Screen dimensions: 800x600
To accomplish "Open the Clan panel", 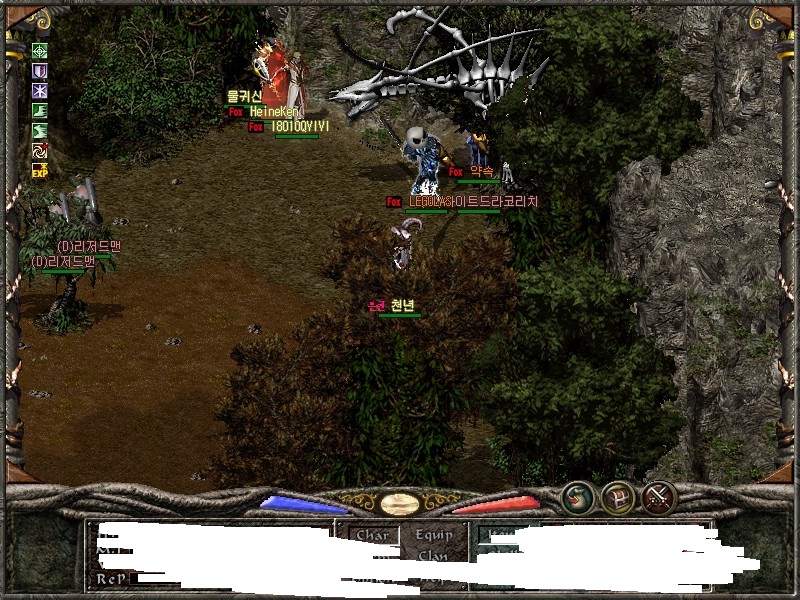I will click(x=433, y=556).
